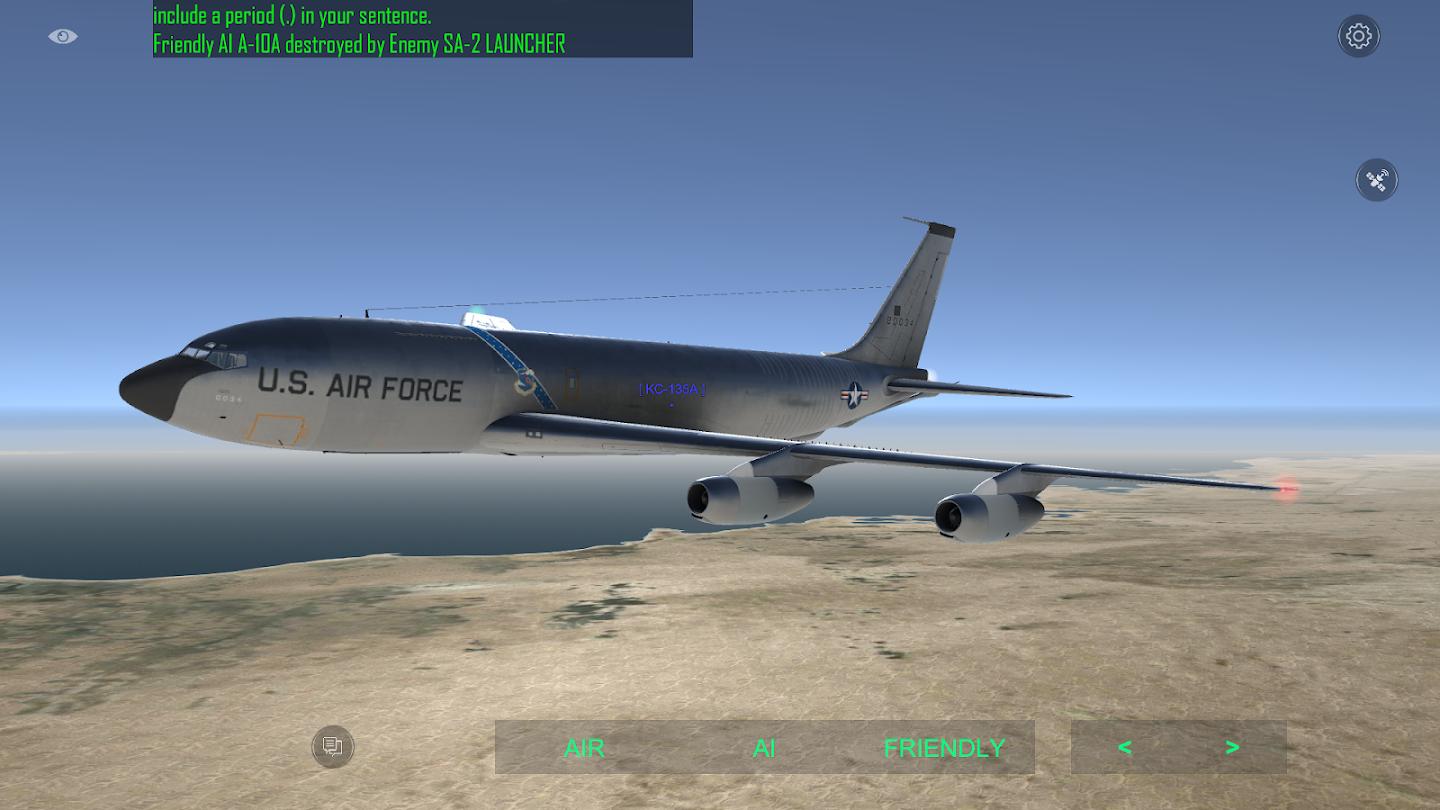
Task: Toggle the eye view icon
Action: [x=62, y=37]
